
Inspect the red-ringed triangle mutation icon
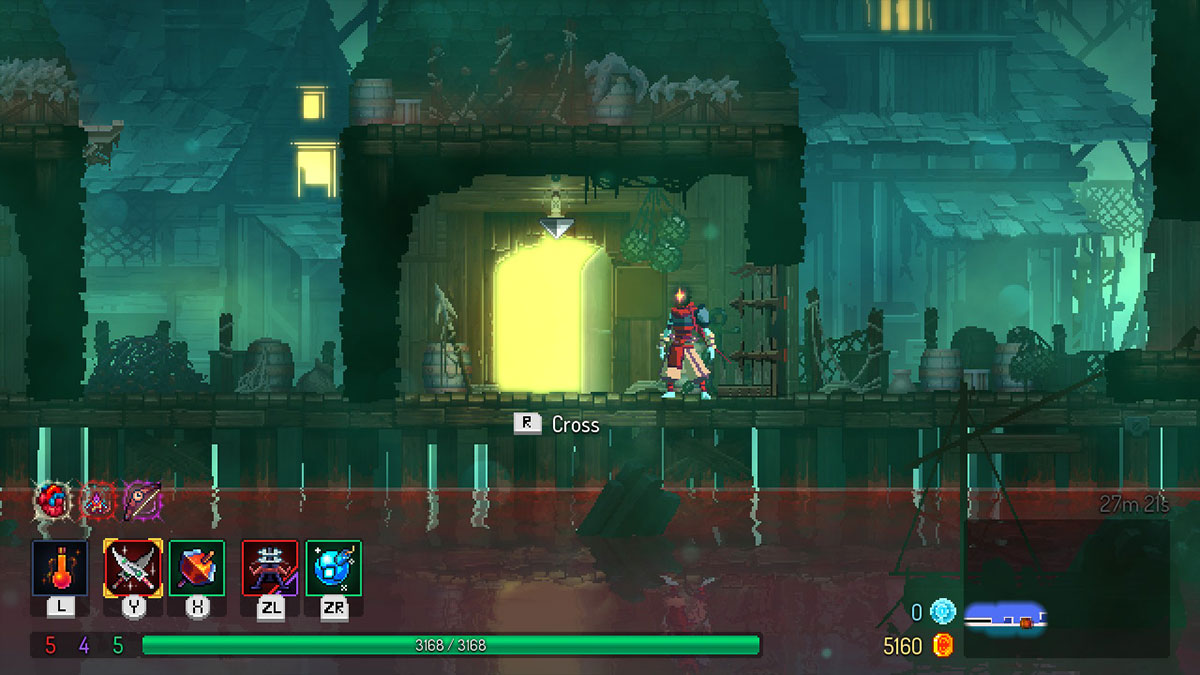click(x=98, y=499)
